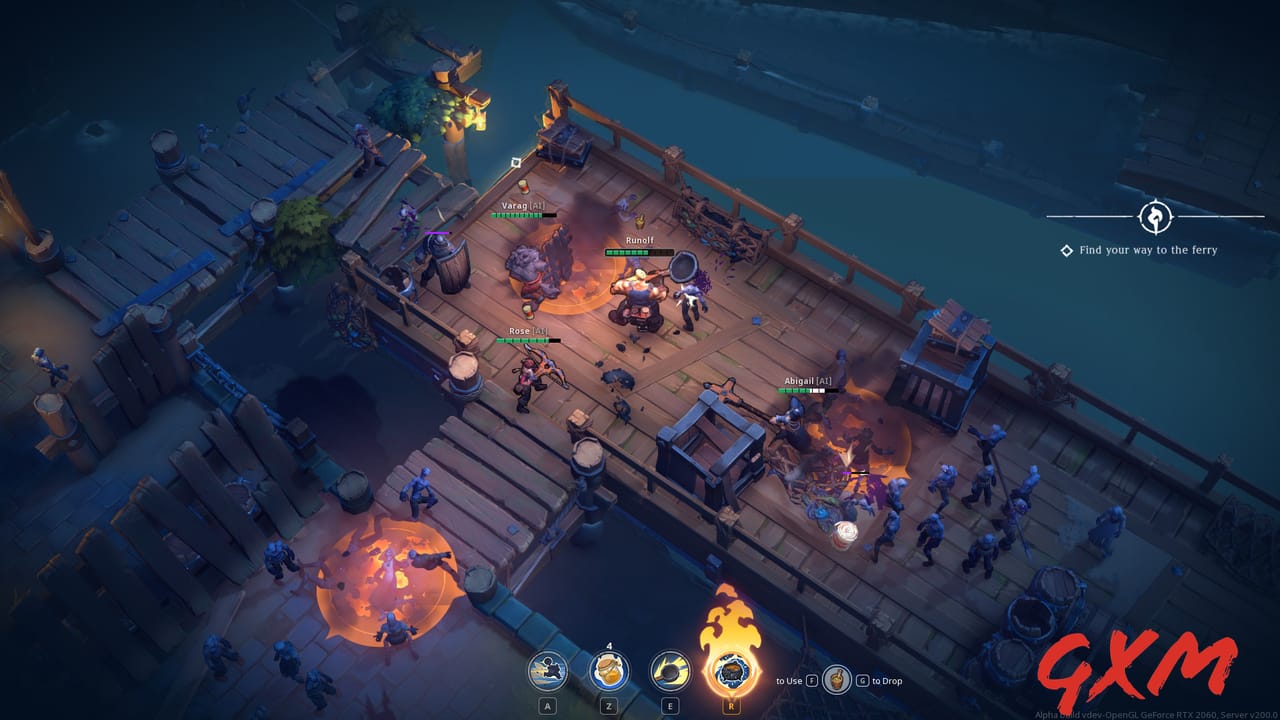This screenshot has width=1280, height=720.
Task: Activate the frying pan attack ability
Action: tap(670, 671)
